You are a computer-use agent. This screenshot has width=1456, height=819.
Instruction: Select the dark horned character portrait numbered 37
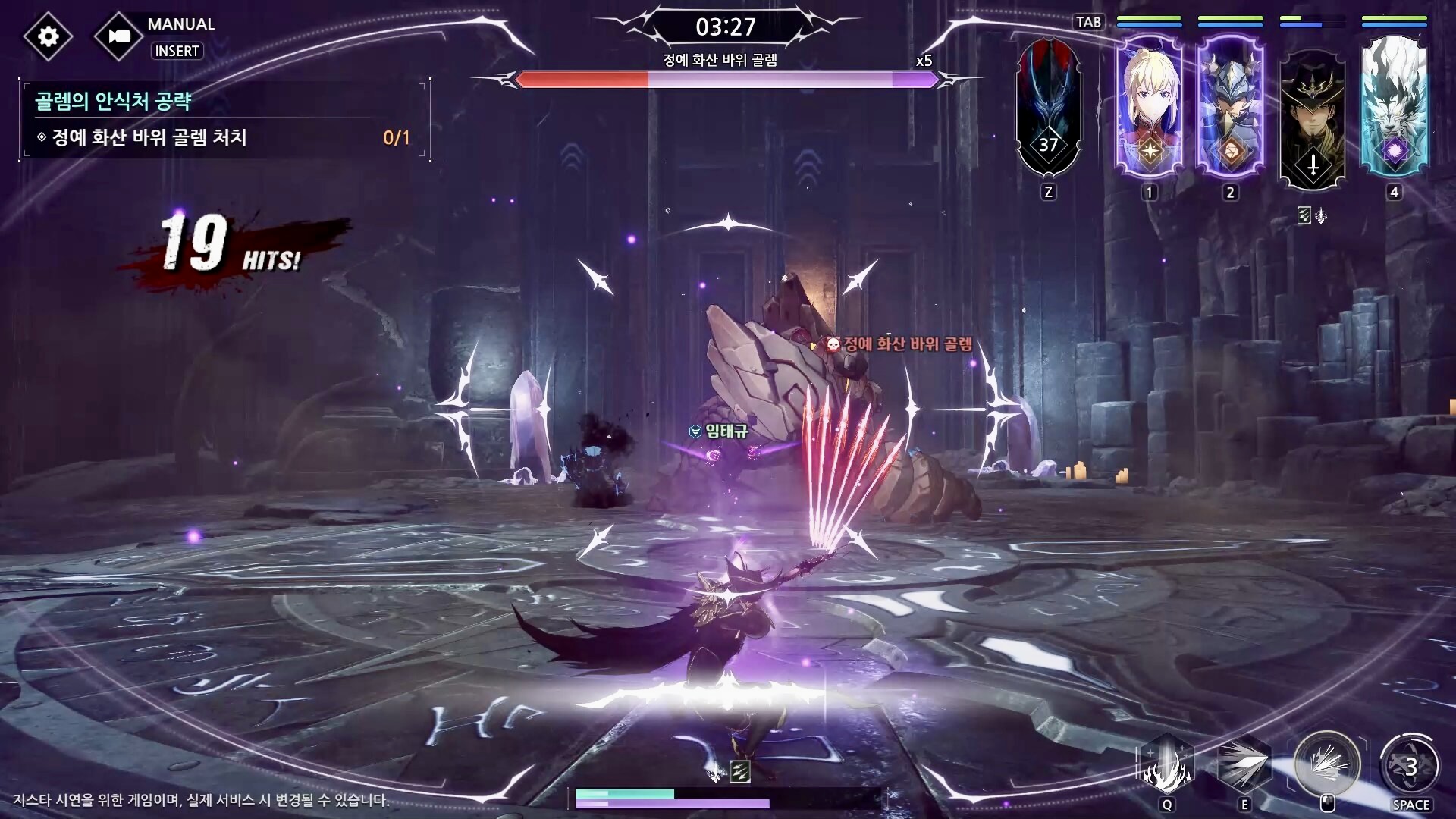click(1048, 108)
